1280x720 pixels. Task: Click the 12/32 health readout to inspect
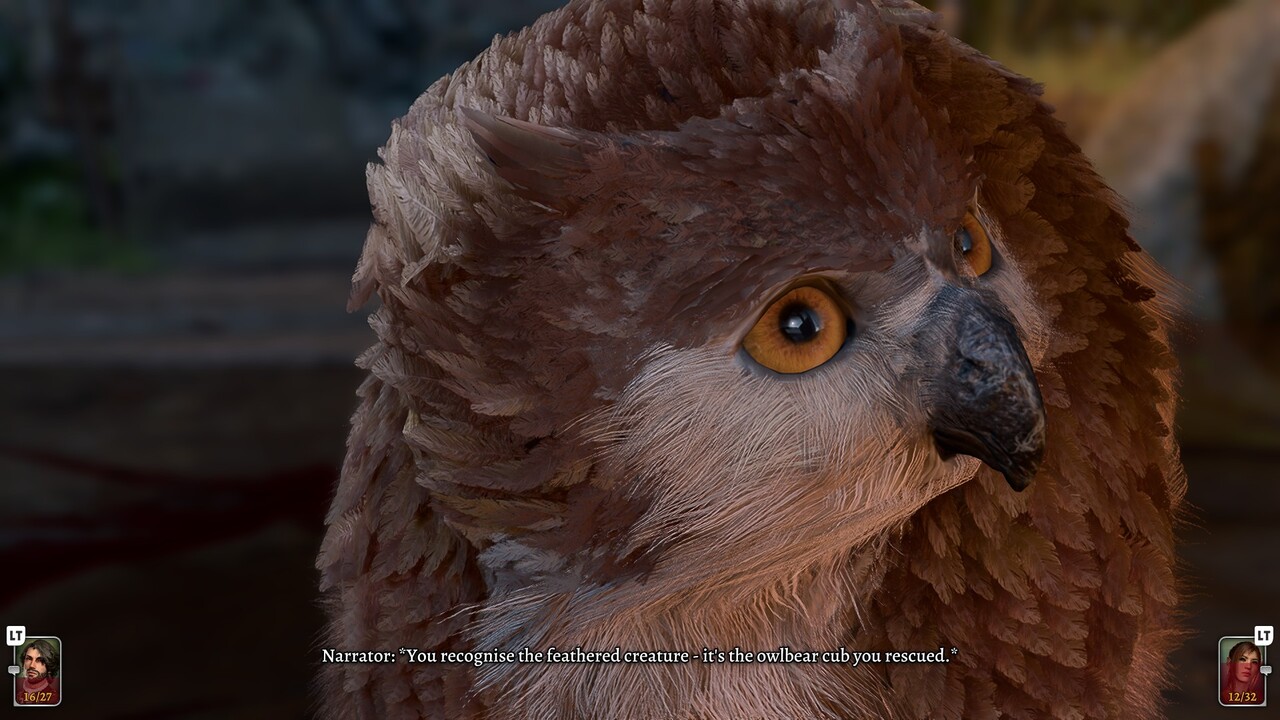1243,696
